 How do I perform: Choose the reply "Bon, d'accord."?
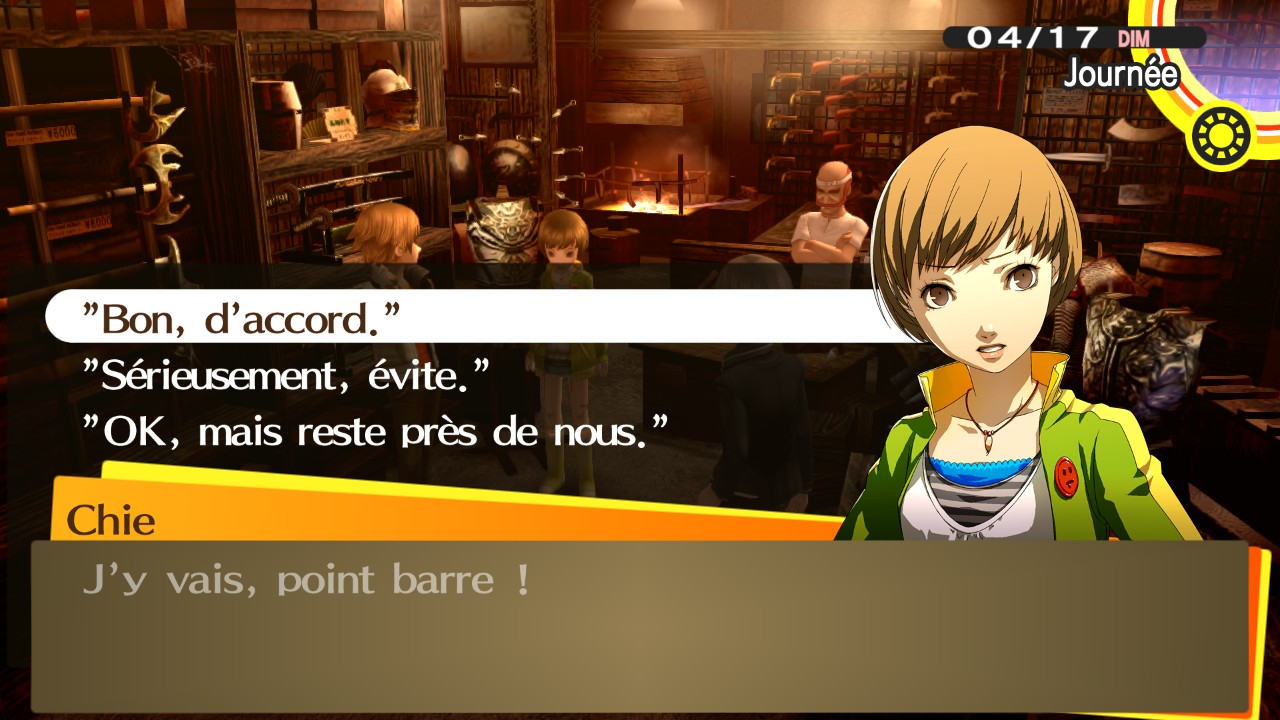point(240,318)
